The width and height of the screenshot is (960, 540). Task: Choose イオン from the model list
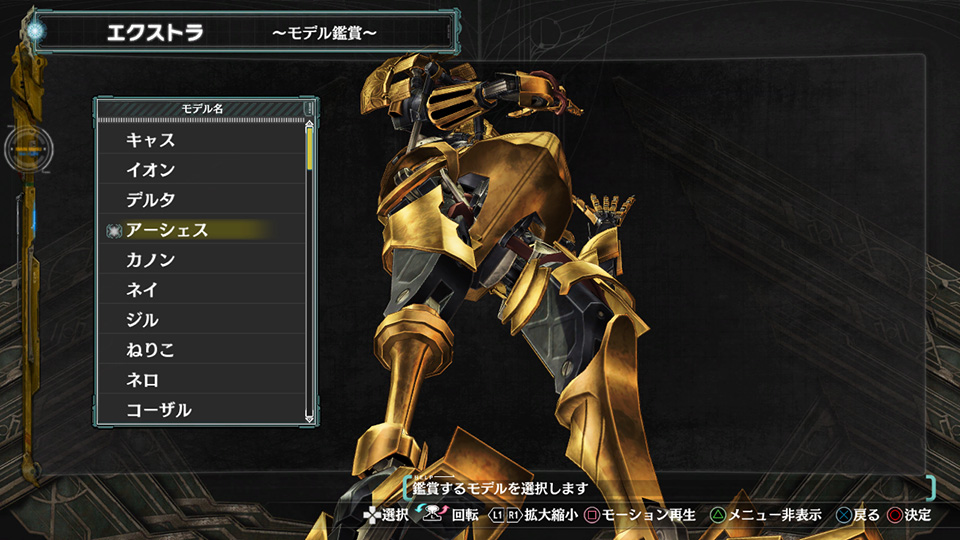click(151, 170)
